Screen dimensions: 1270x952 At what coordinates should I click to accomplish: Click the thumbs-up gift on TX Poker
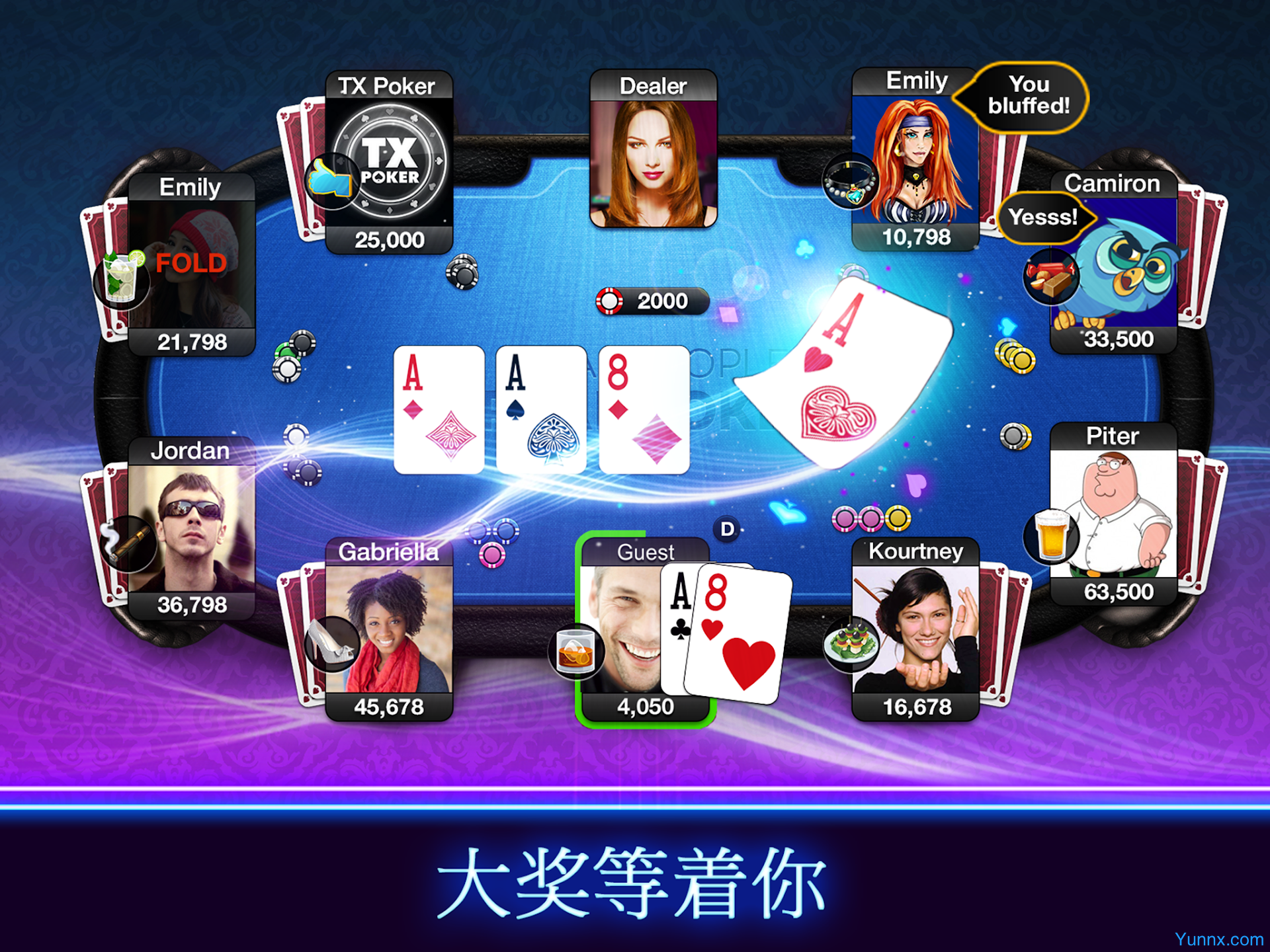pyautogui.click(x=330, y=180)
